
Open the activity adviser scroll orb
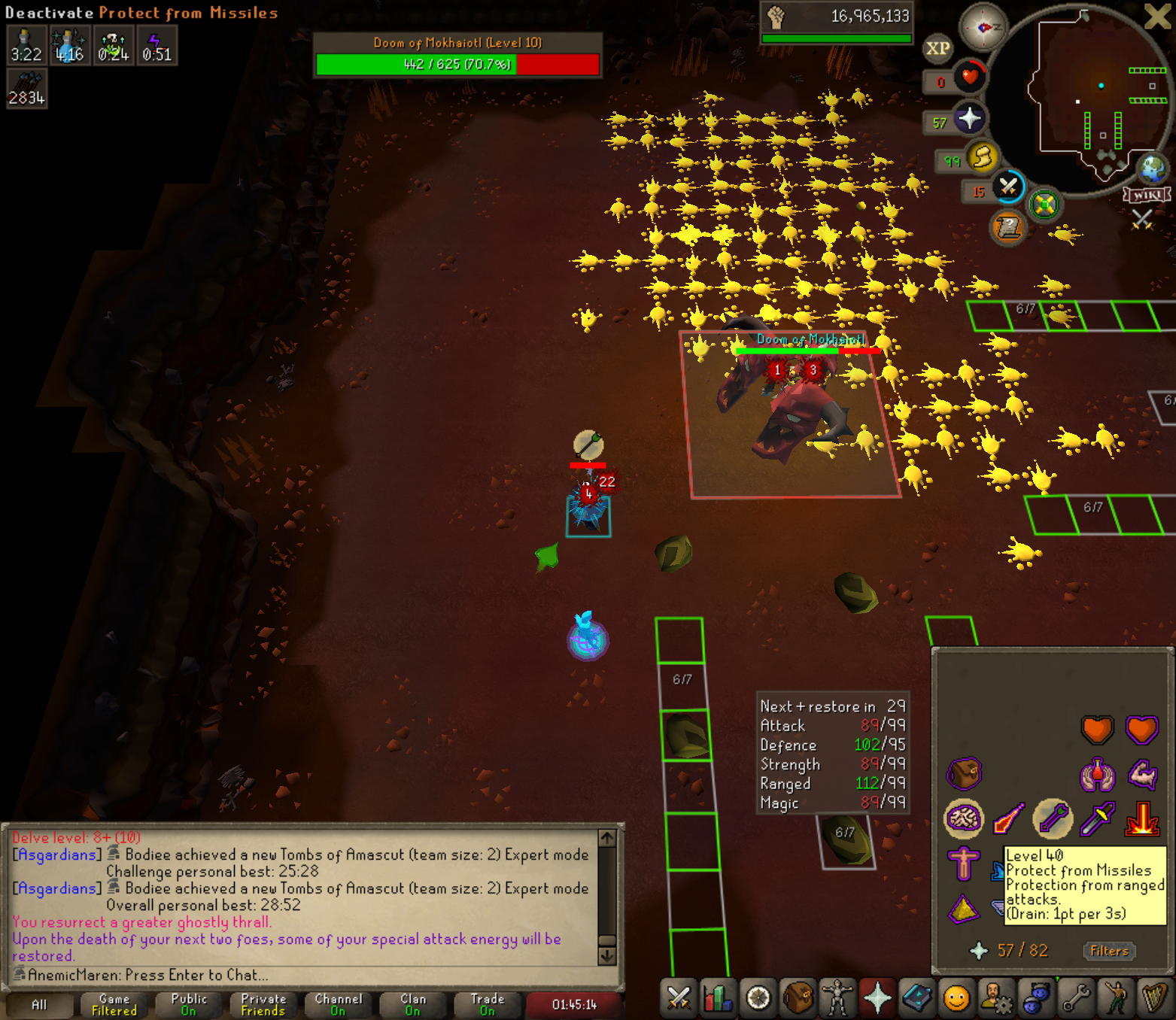pyautogui.click(x=1008, y=226)
